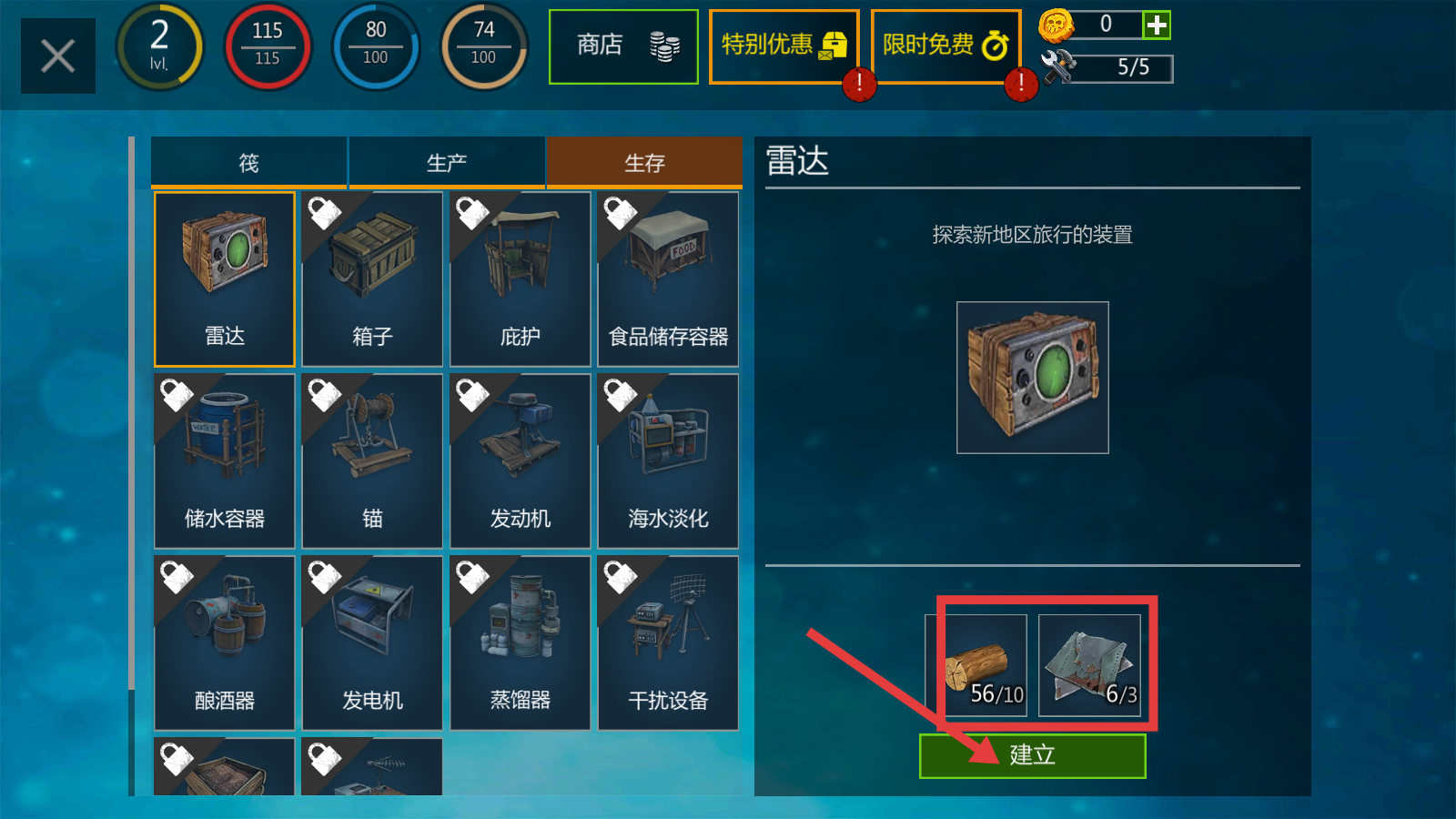The image size is (1456, 819).
Task: Select the 雷达 radar recipe
Action: [225, 278]
